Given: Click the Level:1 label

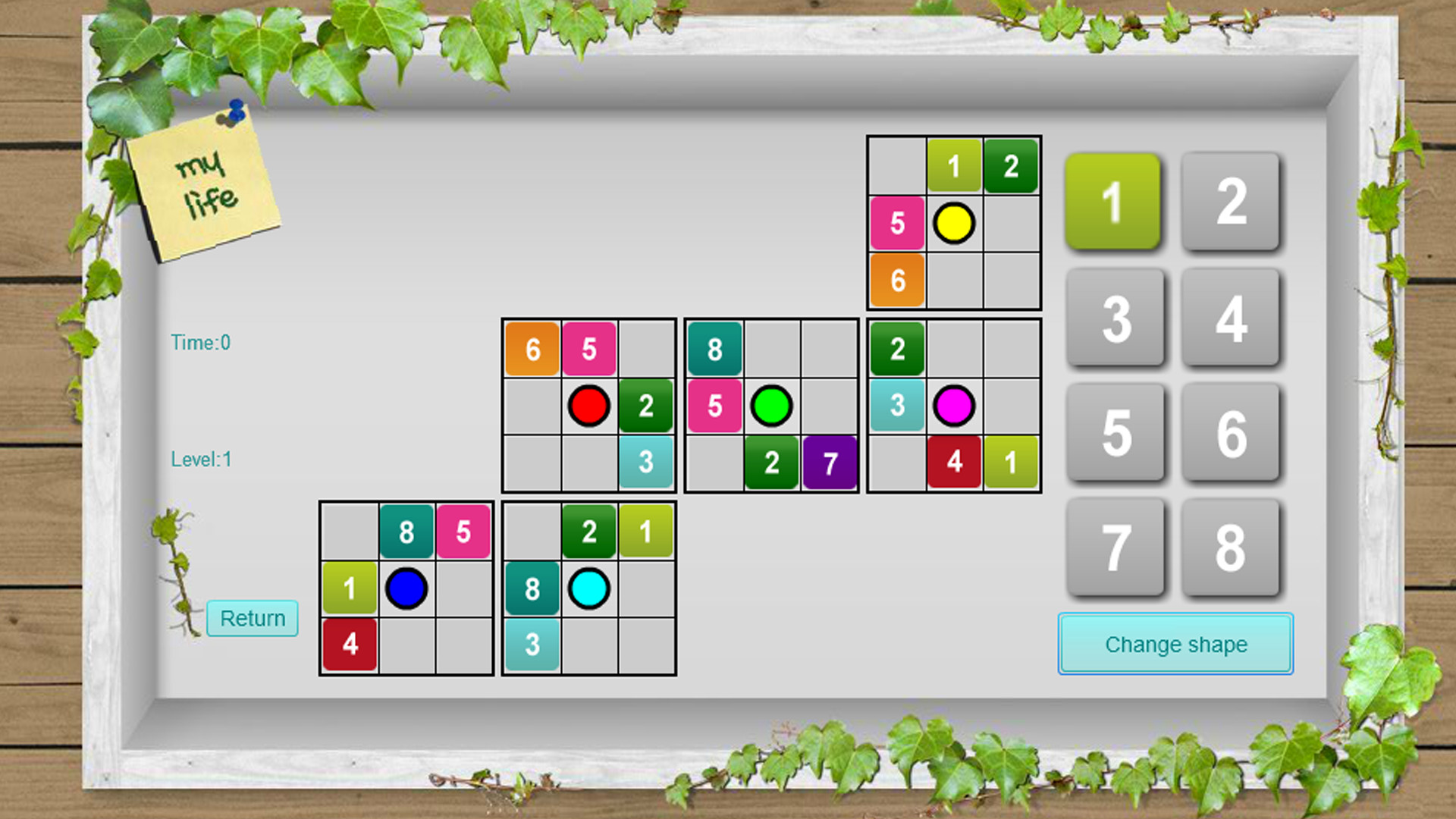Looking at the screenshot, I should point(200,459).
